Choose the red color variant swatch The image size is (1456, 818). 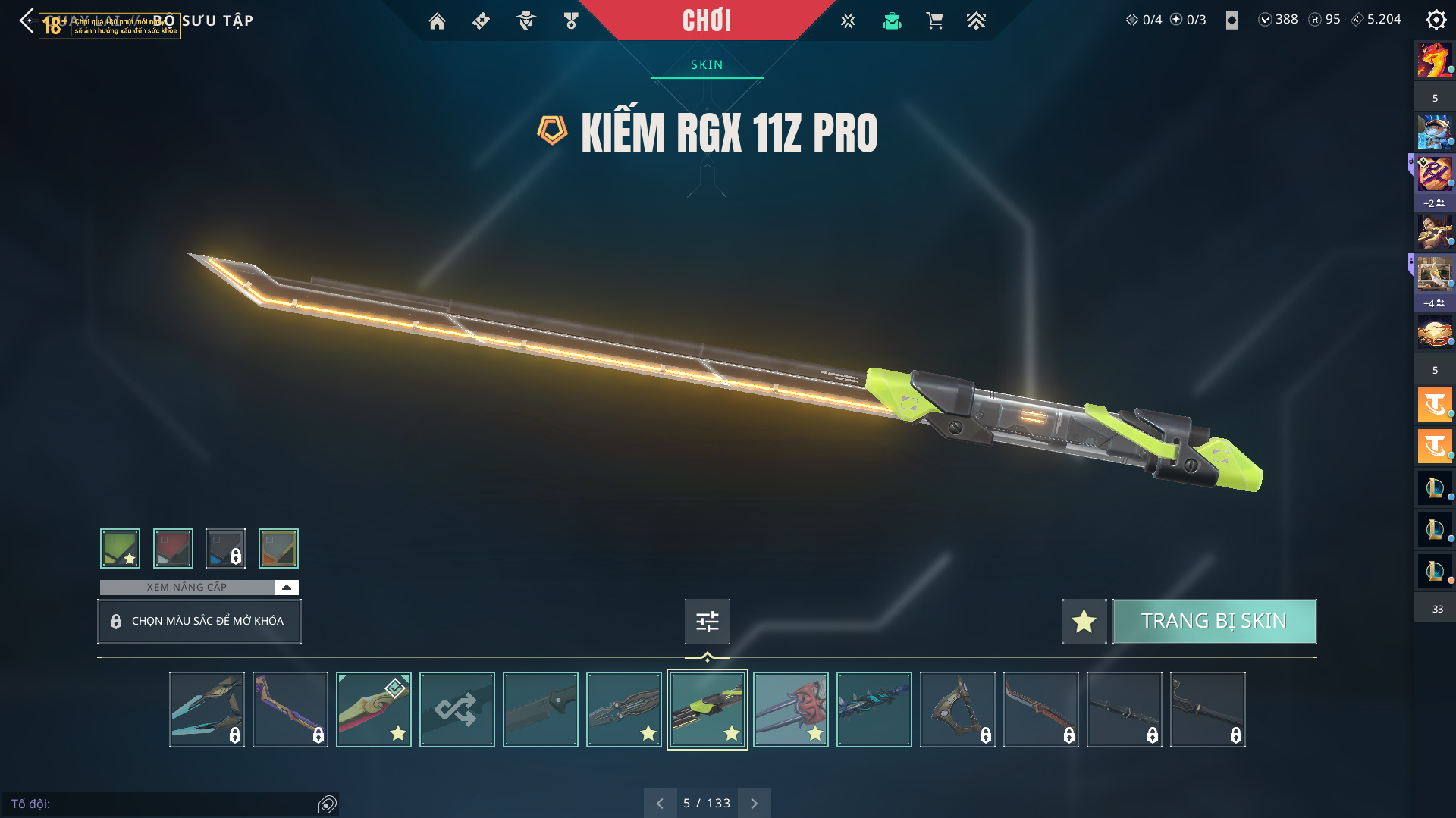pos(173,548)
